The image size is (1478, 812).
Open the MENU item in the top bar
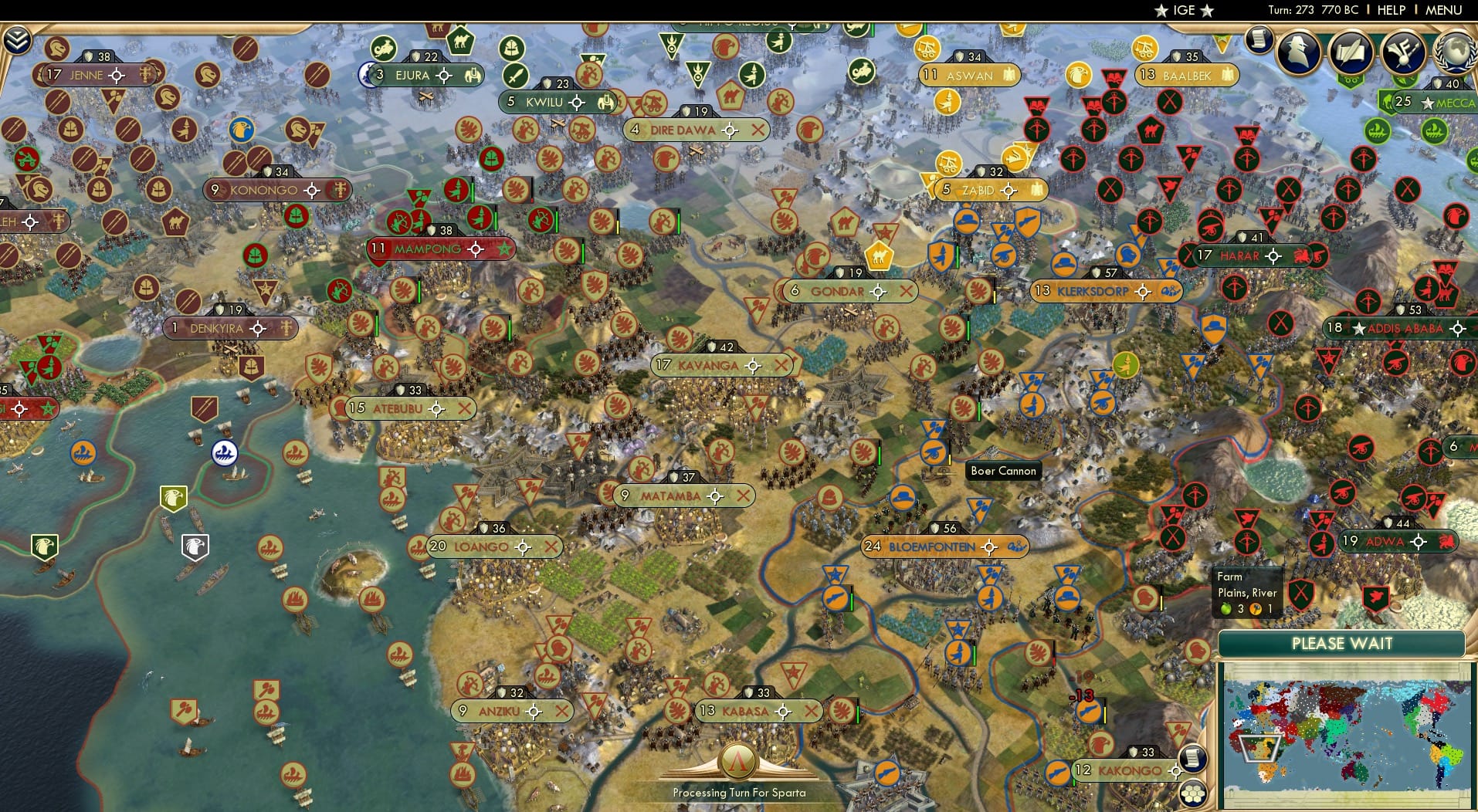point(1443,10)
